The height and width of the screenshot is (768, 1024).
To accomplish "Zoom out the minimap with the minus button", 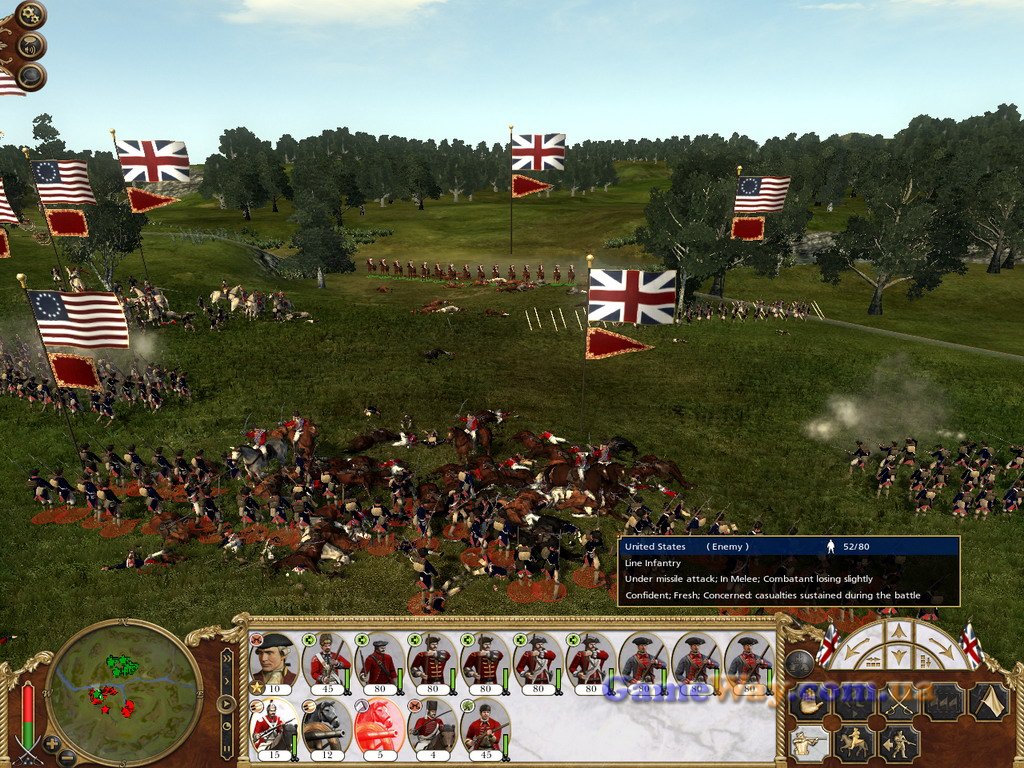I will (x=66, y=757).
